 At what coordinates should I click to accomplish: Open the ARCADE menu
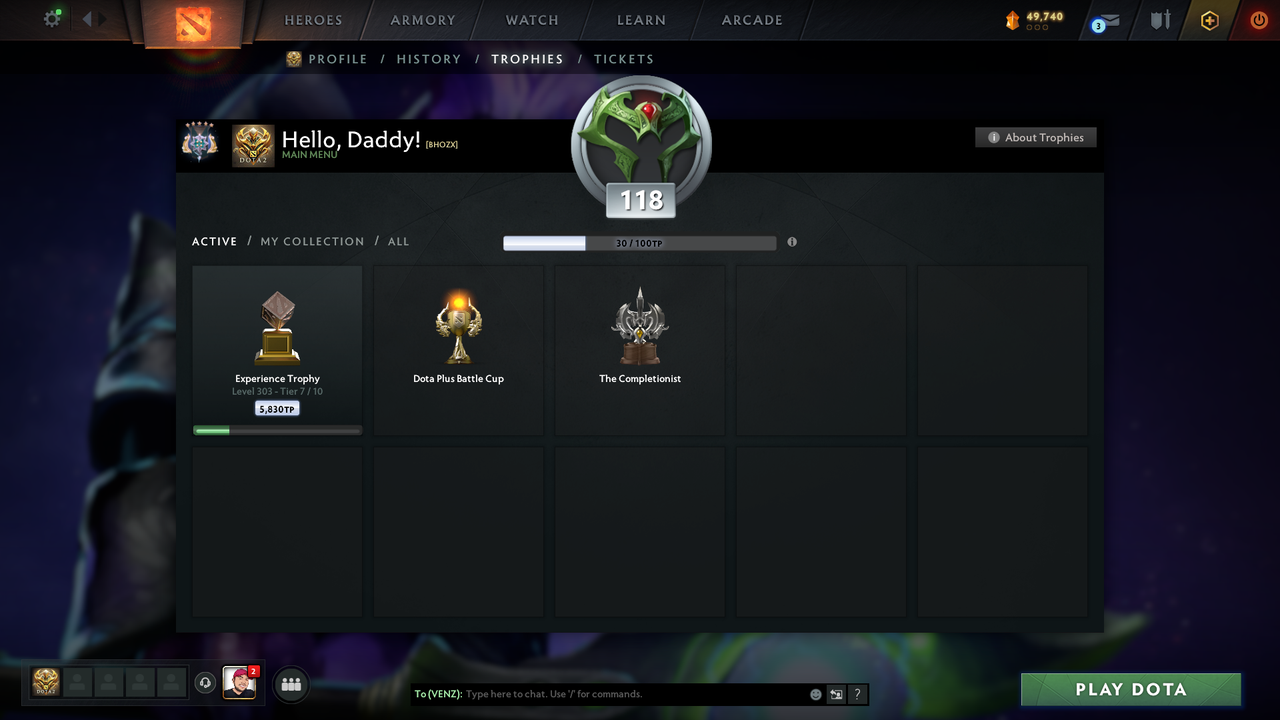coord(751,20)
